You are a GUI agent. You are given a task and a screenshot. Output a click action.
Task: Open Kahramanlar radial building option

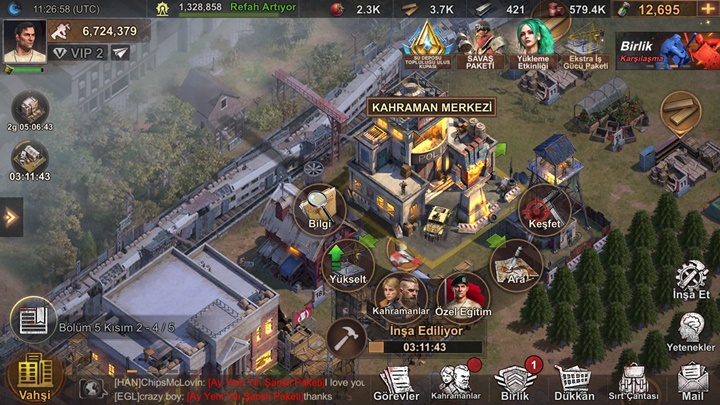pos(400,298)
